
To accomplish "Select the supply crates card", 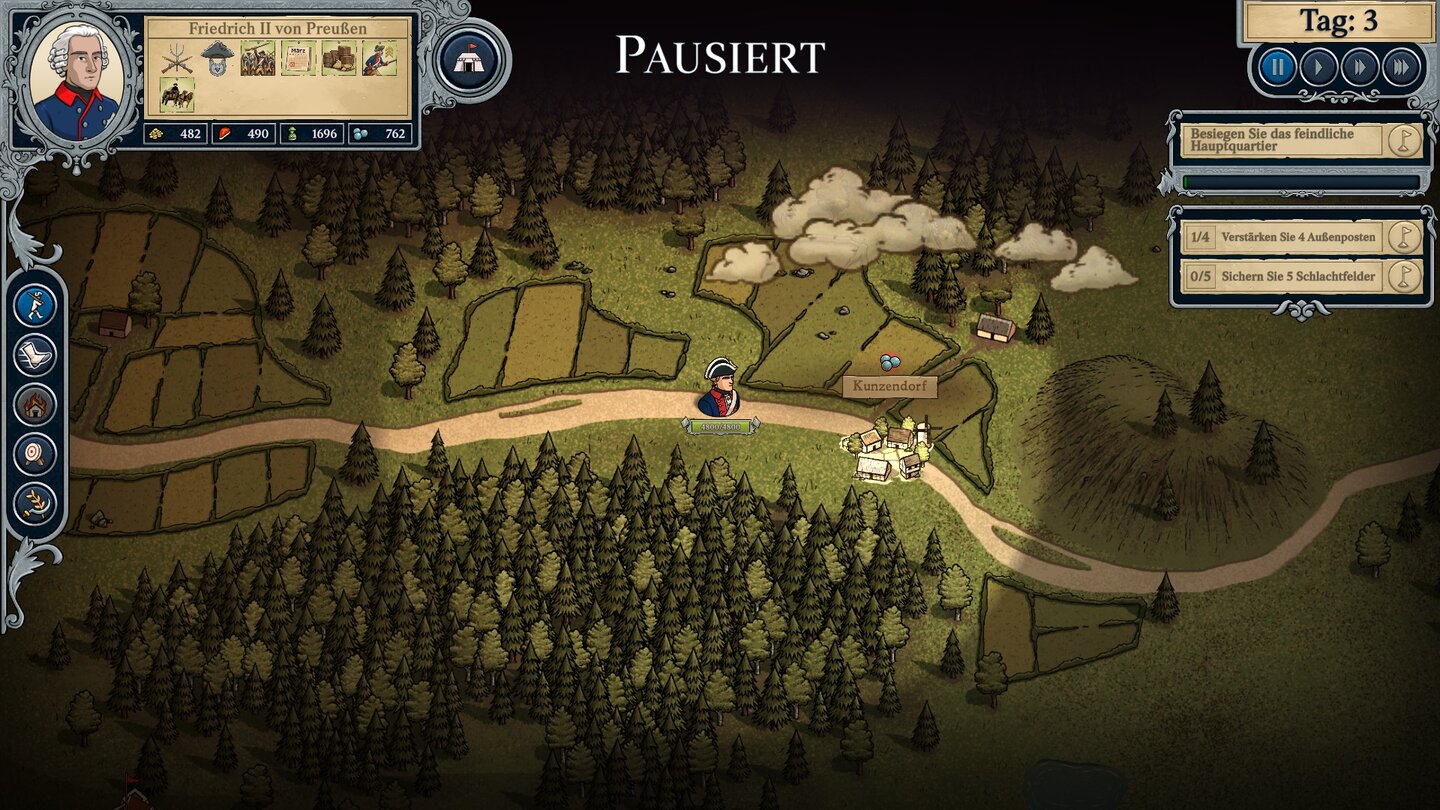I will tap(339, 59).
